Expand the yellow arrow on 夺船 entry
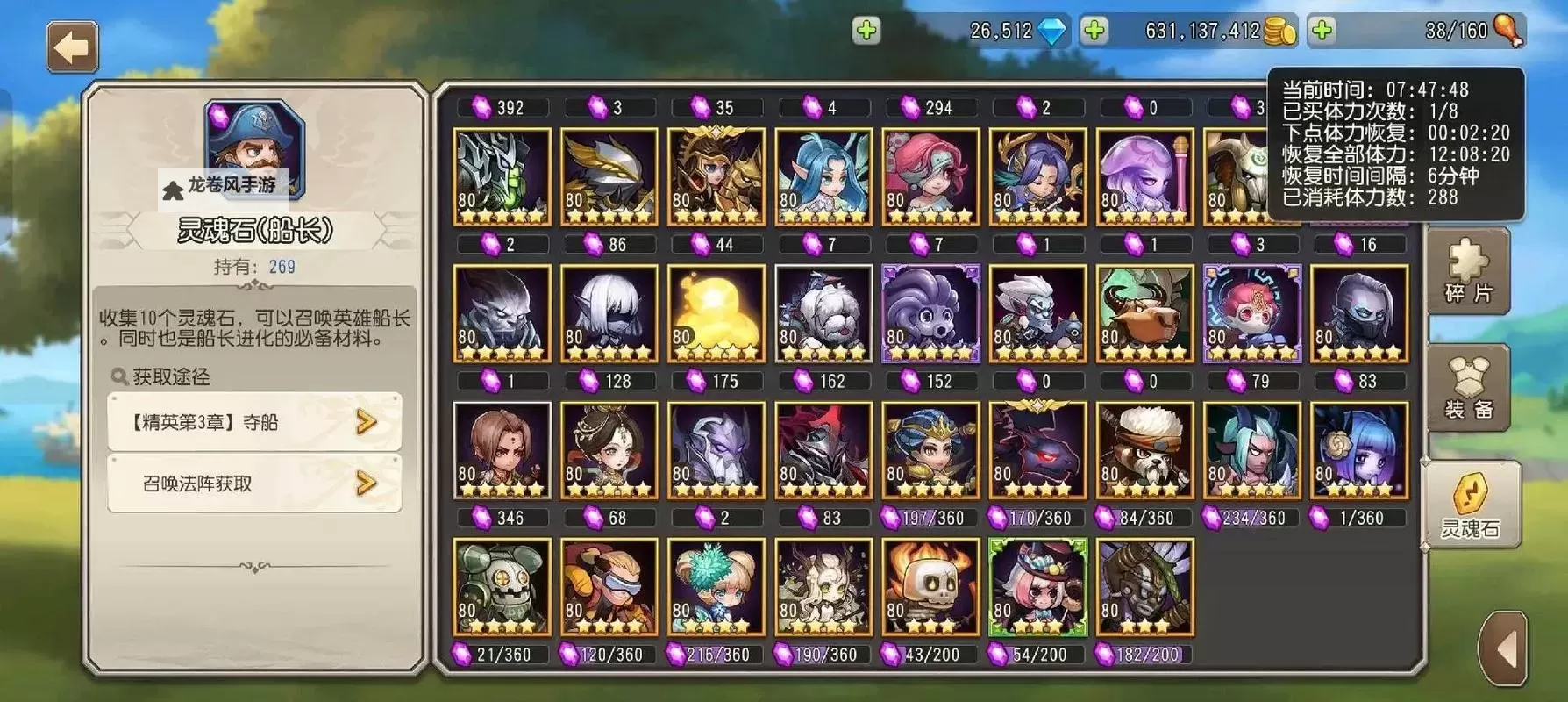Viewport: 1568px width, 702px height. point(366,422)
